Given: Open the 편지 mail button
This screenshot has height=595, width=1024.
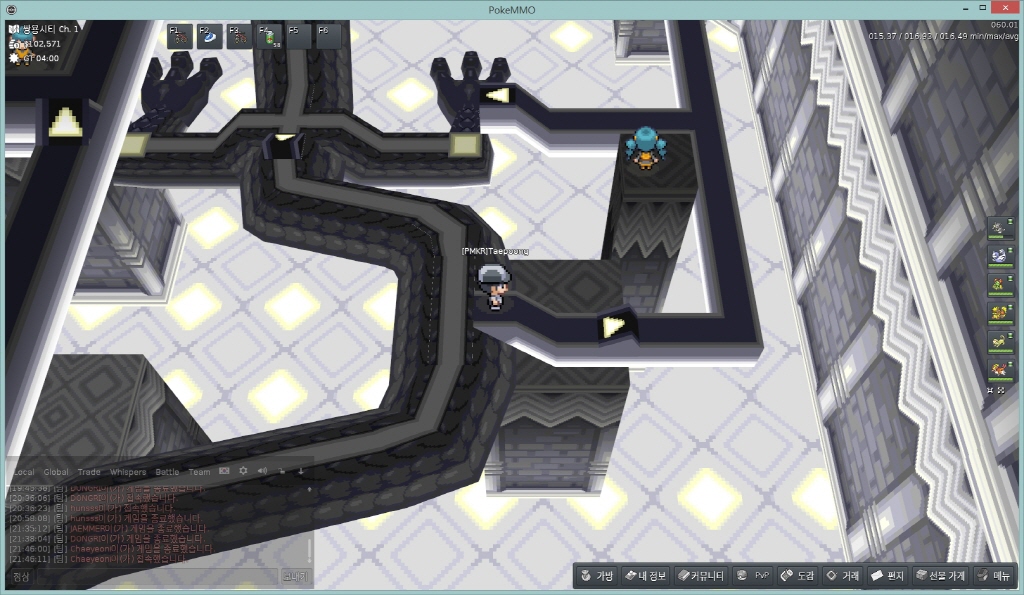Looking at the screenshot, I should click(888, 576).
